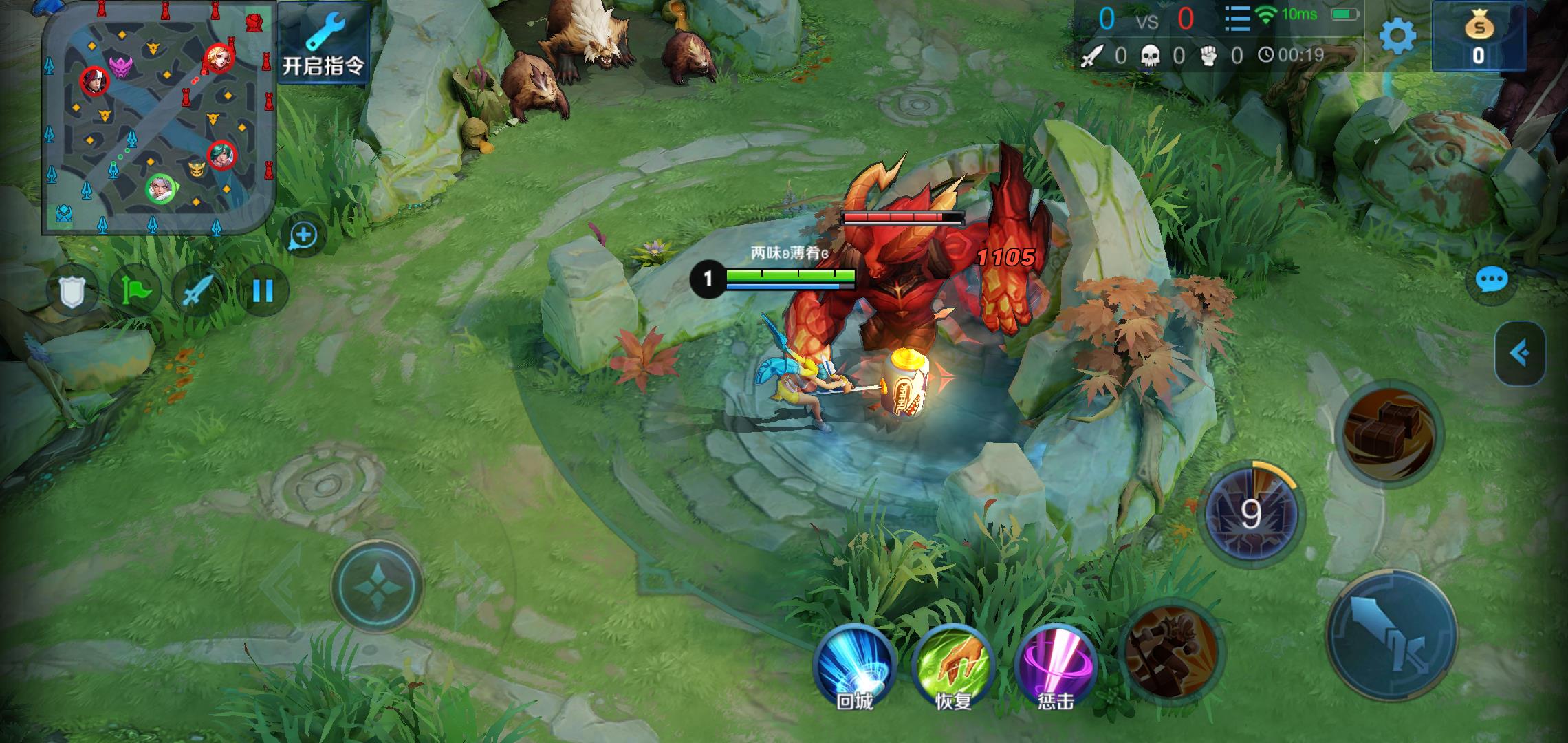Open the minimap
This screenshot has width=1568, height=743.
coord(160,117)
